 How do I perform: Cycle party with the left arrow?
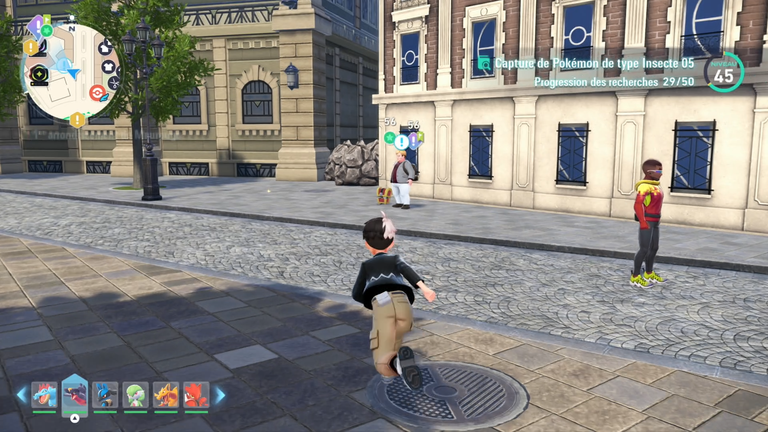(21, 395)
